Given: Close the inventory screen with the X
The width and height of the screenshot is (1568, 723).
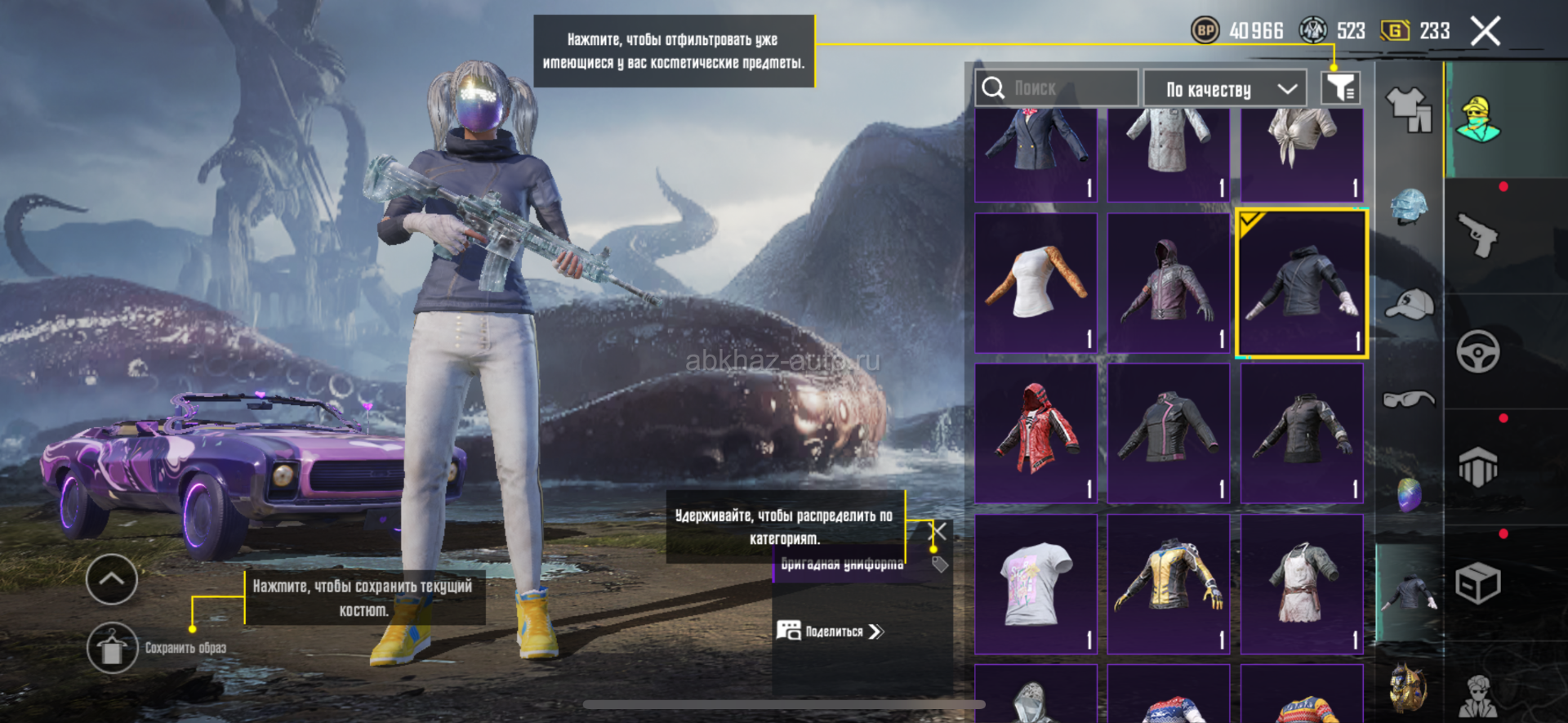Looking at the screenshot, I should [x=1485, y=32].
